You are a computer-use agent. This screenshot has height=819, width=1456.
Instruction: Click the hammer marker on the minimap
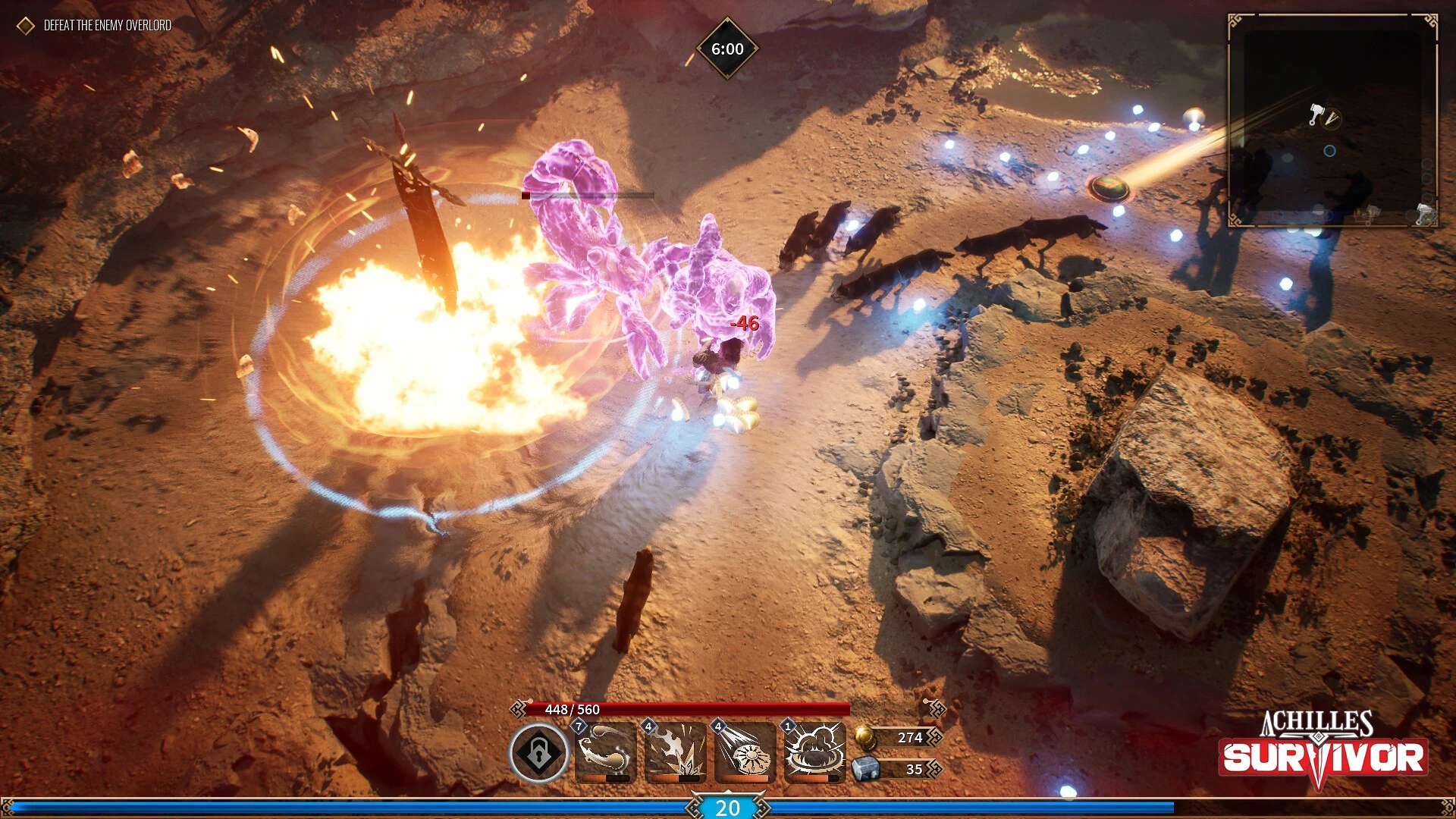1316,115
